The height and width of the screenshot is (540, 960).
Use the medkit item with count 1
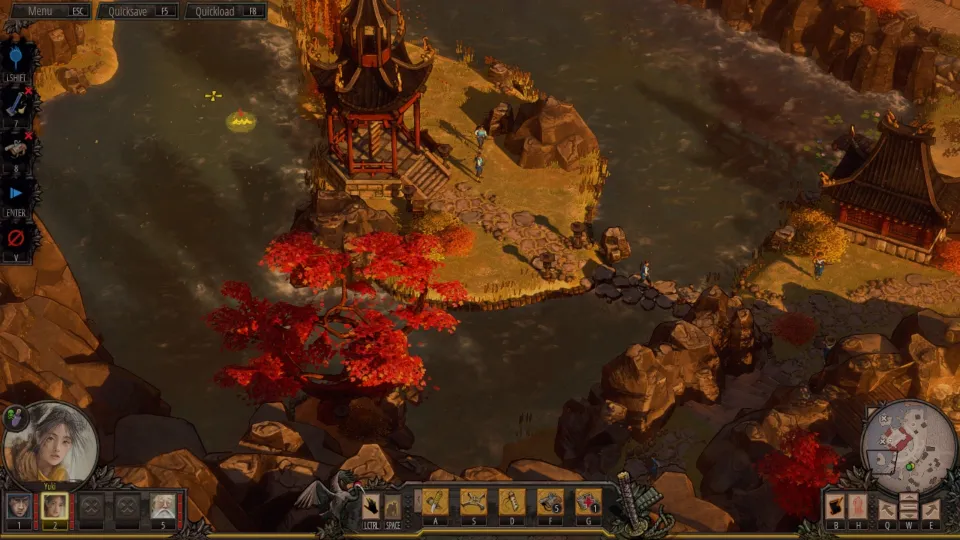[x=588, y=501]
